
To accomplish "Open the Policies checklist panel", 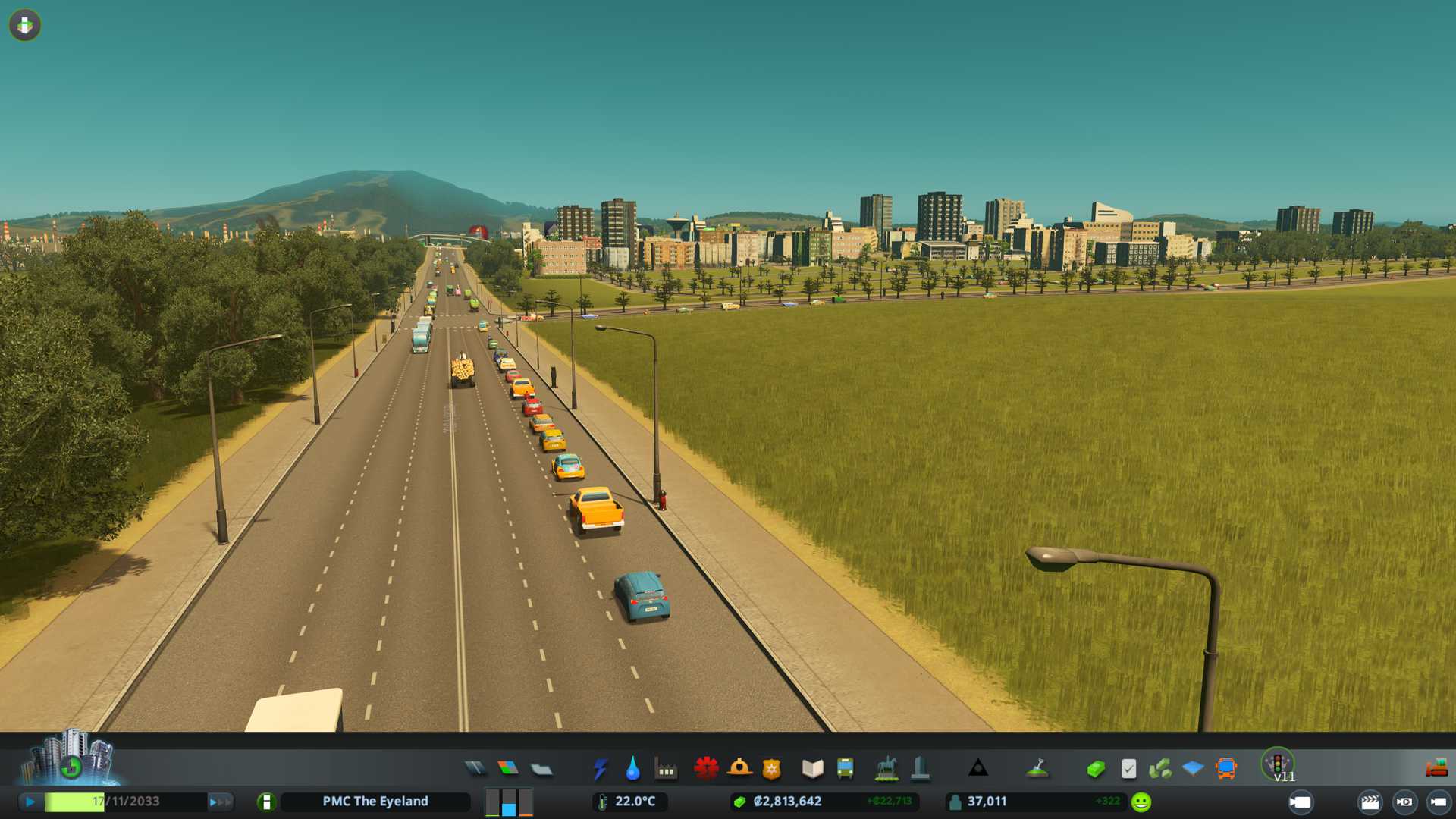I will click(x=1128, y=769).
